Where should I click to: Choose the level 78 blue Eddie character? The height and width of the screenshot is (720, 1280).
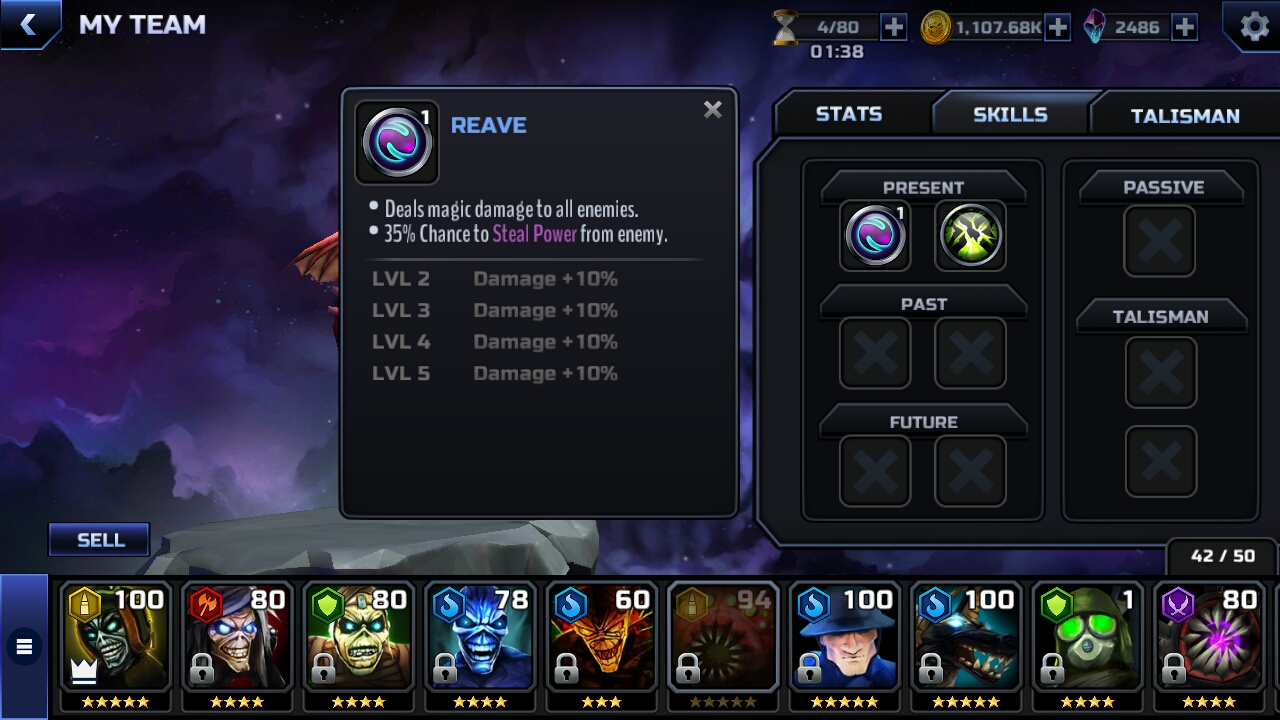pyautogui.click(x=480, y=640)
